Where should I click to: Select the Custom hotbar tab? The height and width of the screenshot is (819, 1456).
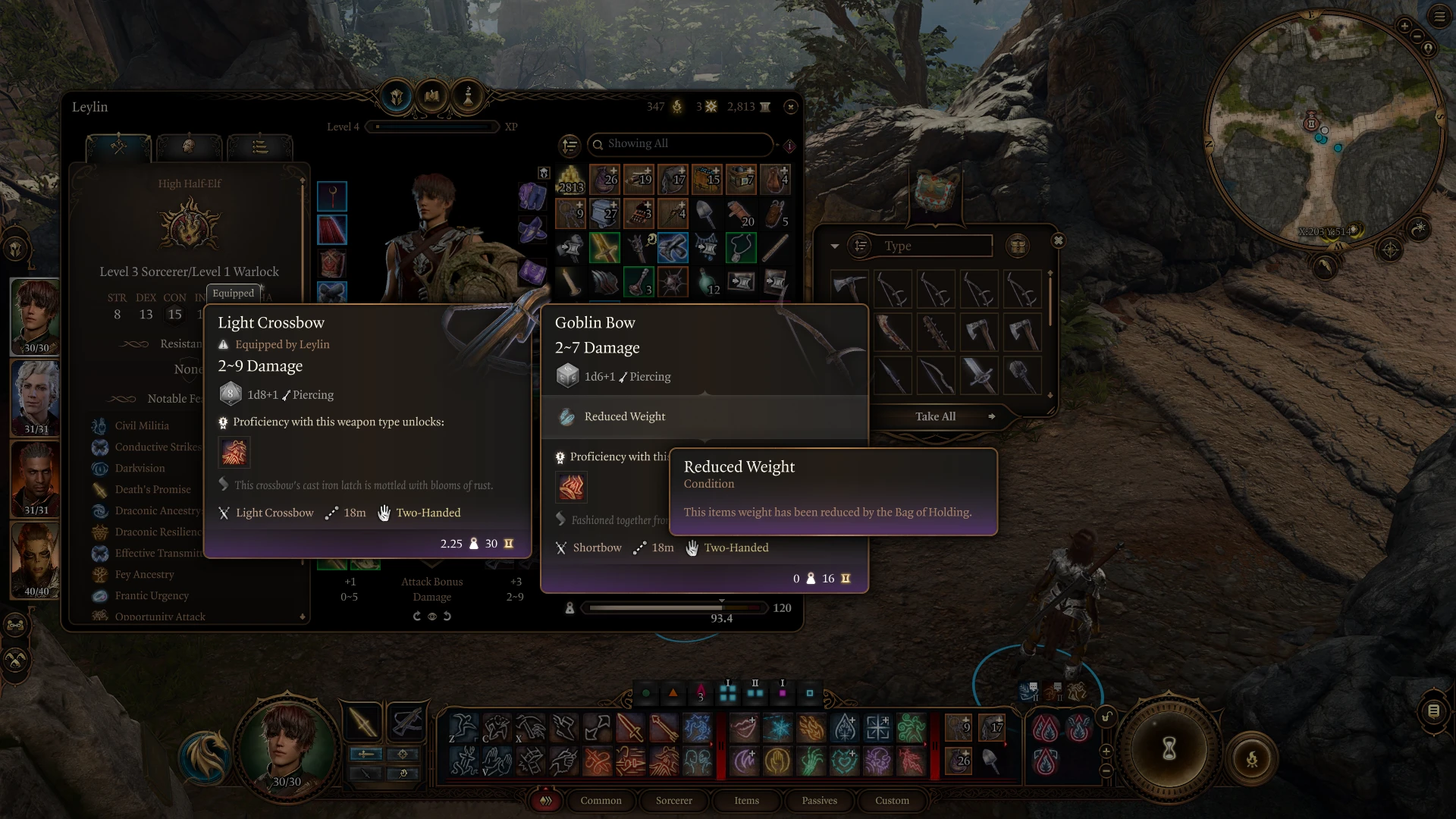click(892, 801)
